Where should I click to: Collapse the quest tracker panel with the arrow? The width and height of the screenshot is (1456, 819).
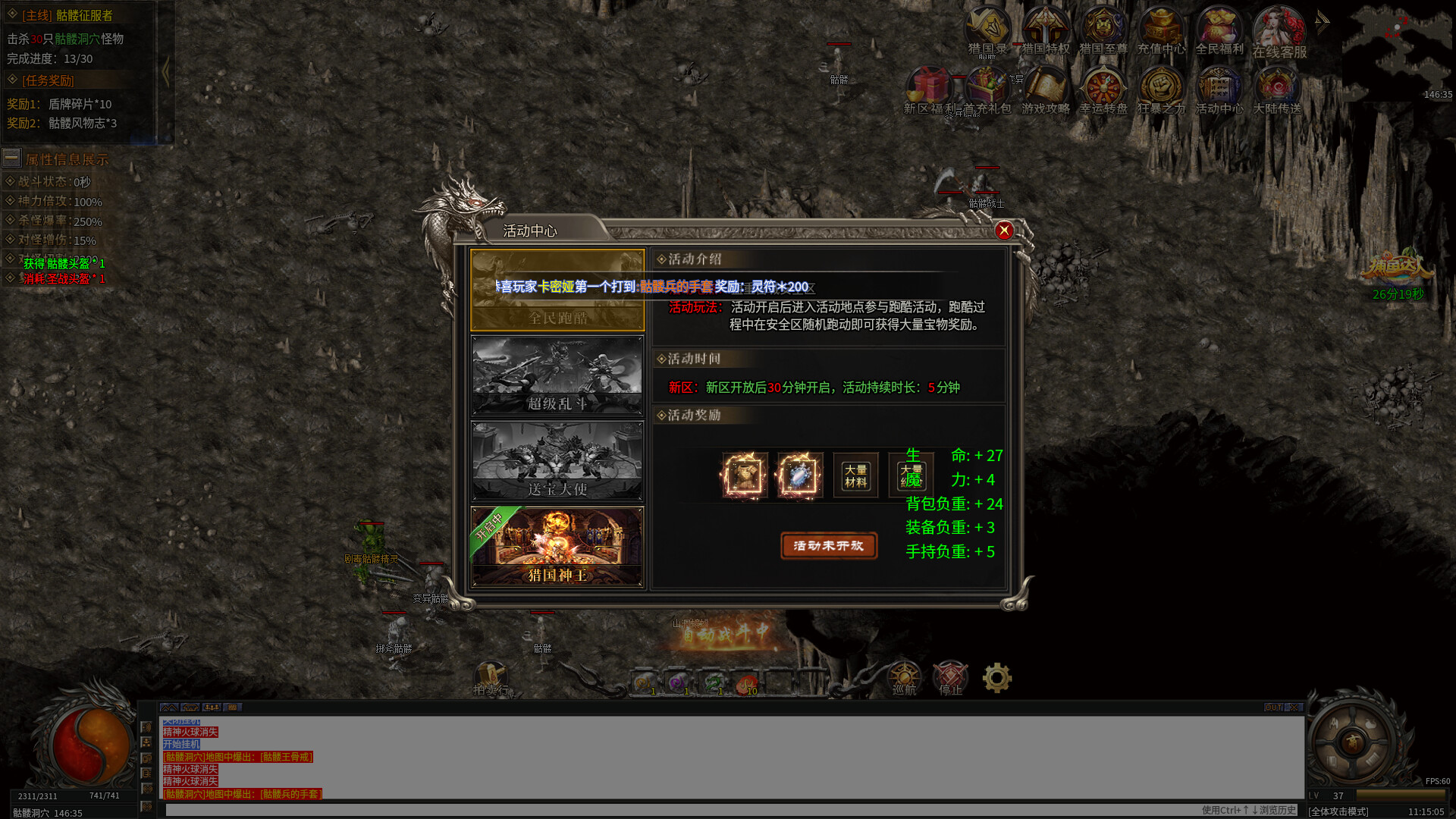click(167, 71)
